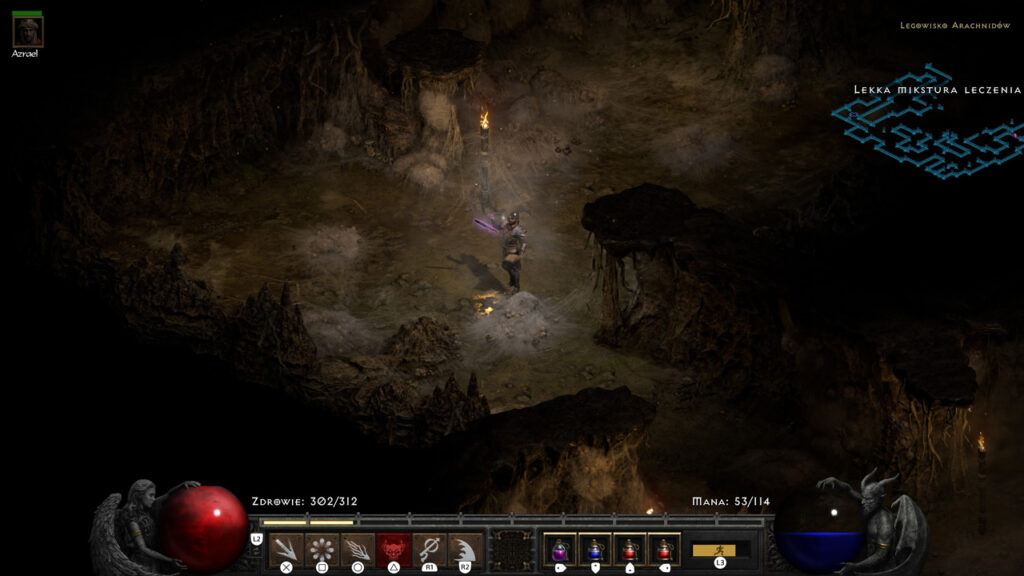Image resolution: width=1024 pixels, height=576 pixels.
Task: Drink the red potion beside the mana potion
Action: click(x=629, y=549)
